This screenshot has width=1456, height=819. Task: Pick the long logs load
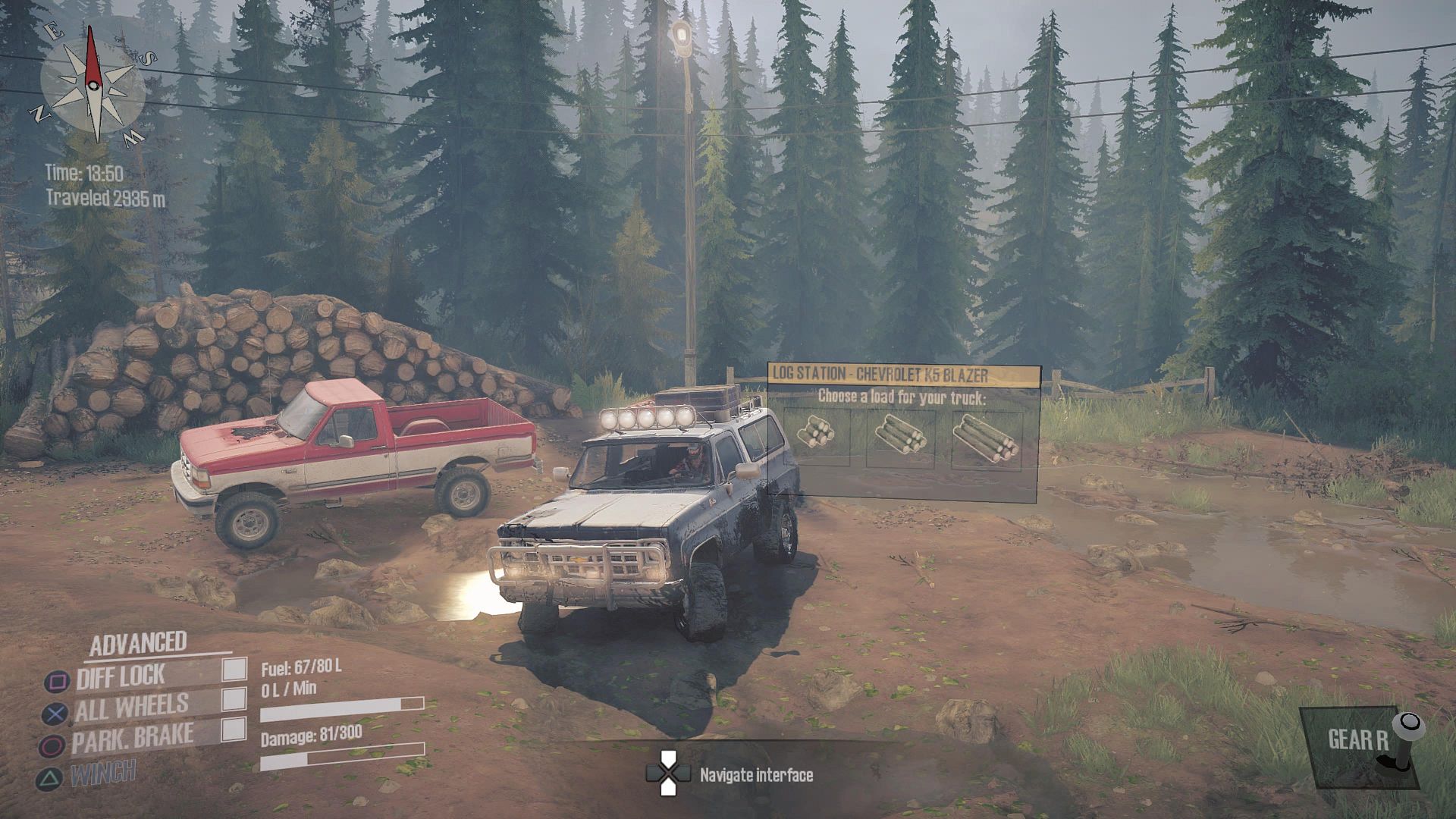click(x=985, y=438)
